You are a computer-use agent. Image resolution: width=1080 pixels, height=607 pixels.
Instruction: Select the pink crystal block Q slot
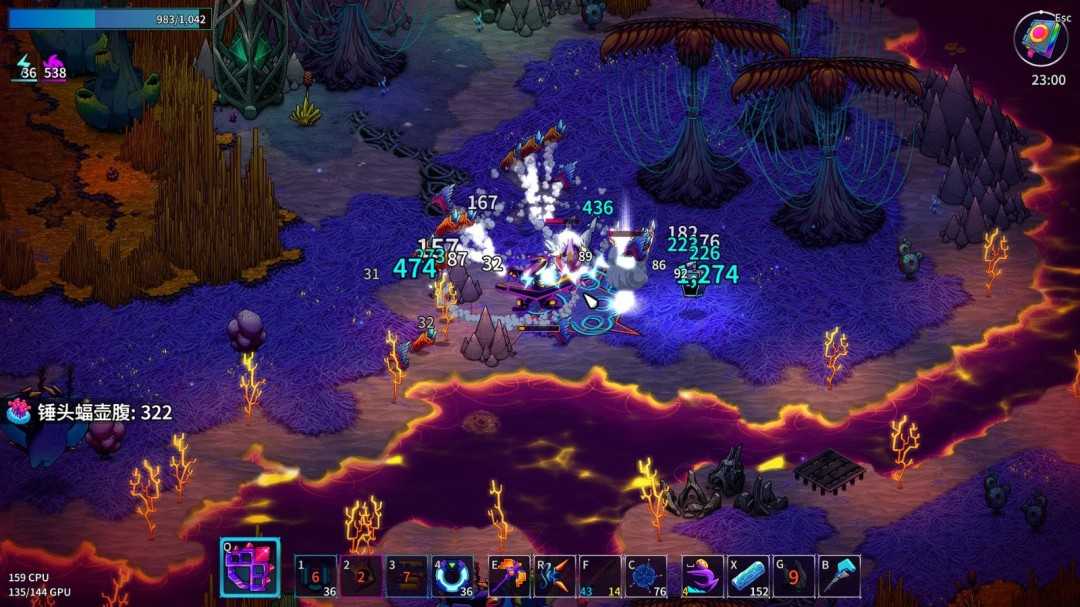[250, 569]
